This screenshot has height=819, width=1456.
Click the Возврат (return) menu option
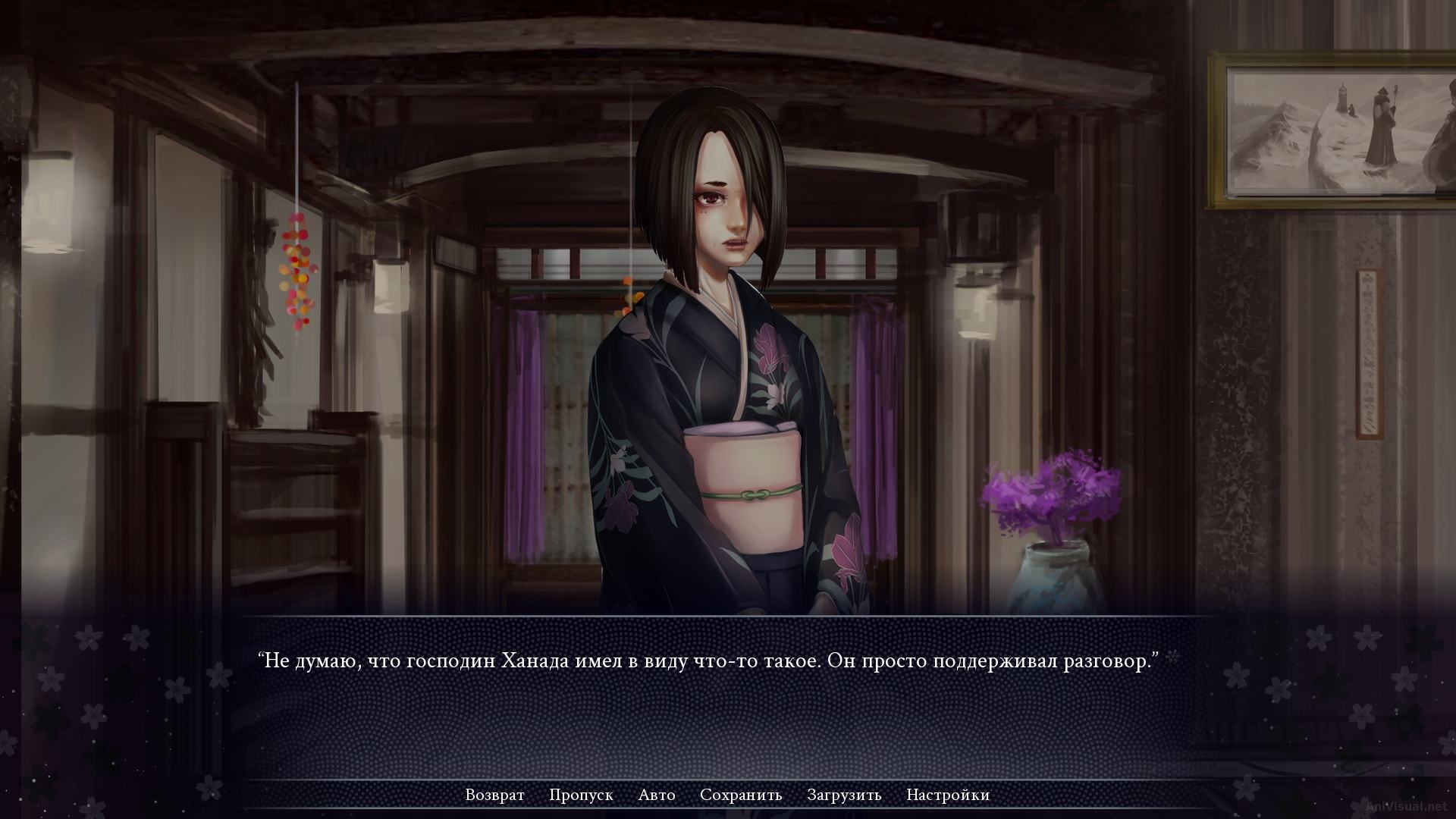point(494,795)
